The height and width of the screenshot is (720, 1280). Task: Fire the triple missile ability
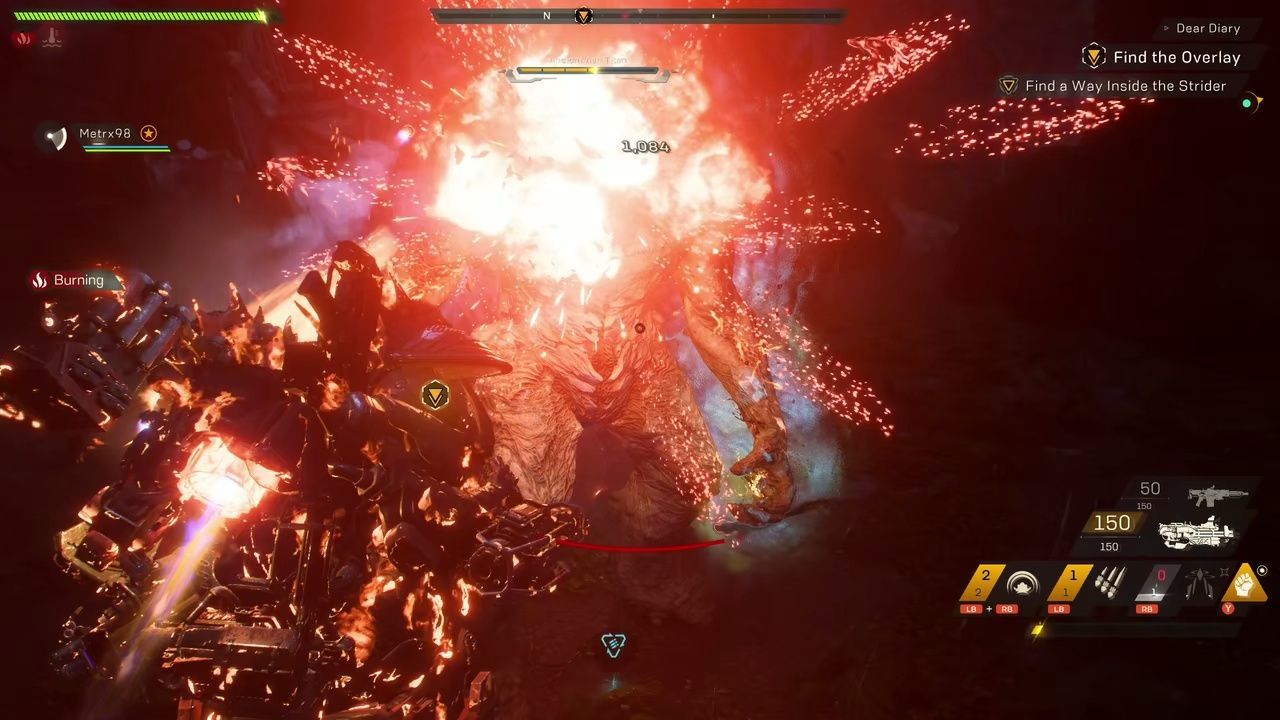1110,583
